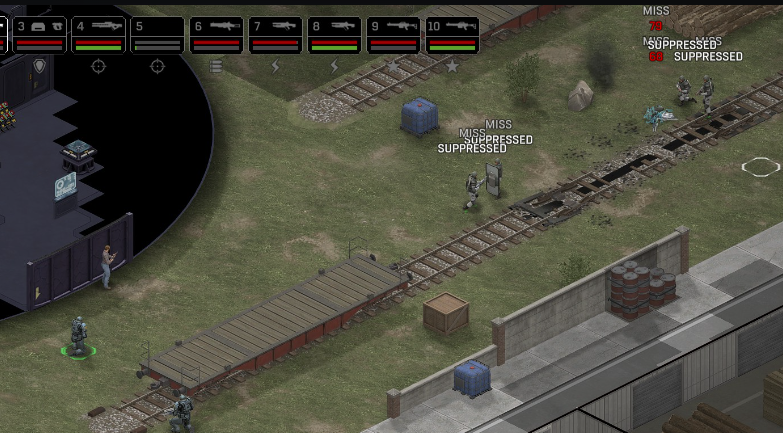This screenshot has width=783, height=433.
Task: Select the soldier with the green selection ring
Action: pos(78,335)
